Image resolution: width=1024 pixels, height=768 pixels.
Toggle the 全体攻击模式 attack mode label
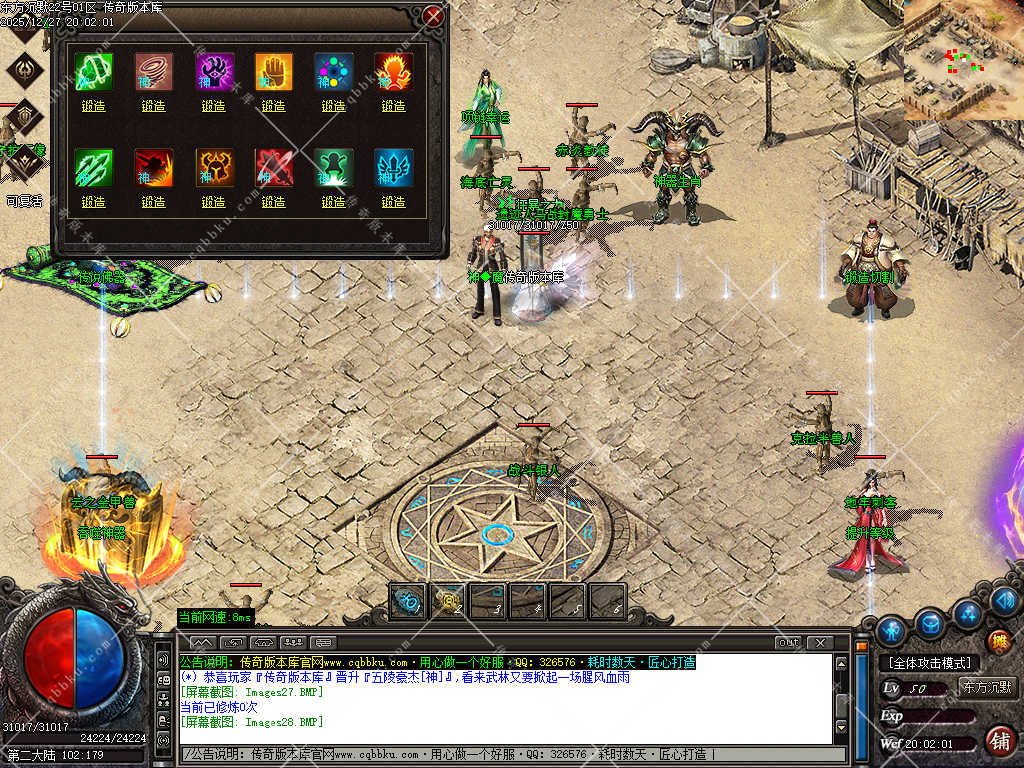[x=929, y=663]
